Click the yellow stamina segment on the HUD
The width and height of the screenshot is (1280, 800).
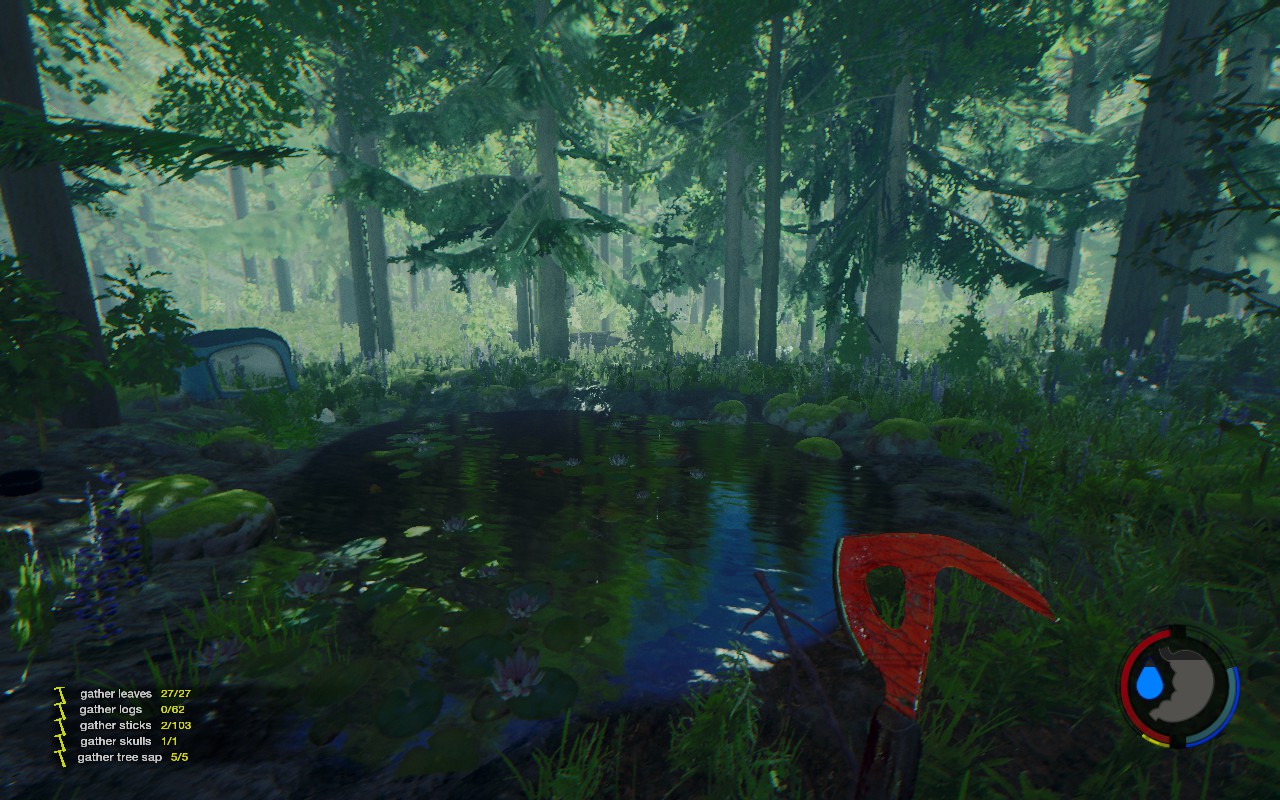pos(1154,740)
